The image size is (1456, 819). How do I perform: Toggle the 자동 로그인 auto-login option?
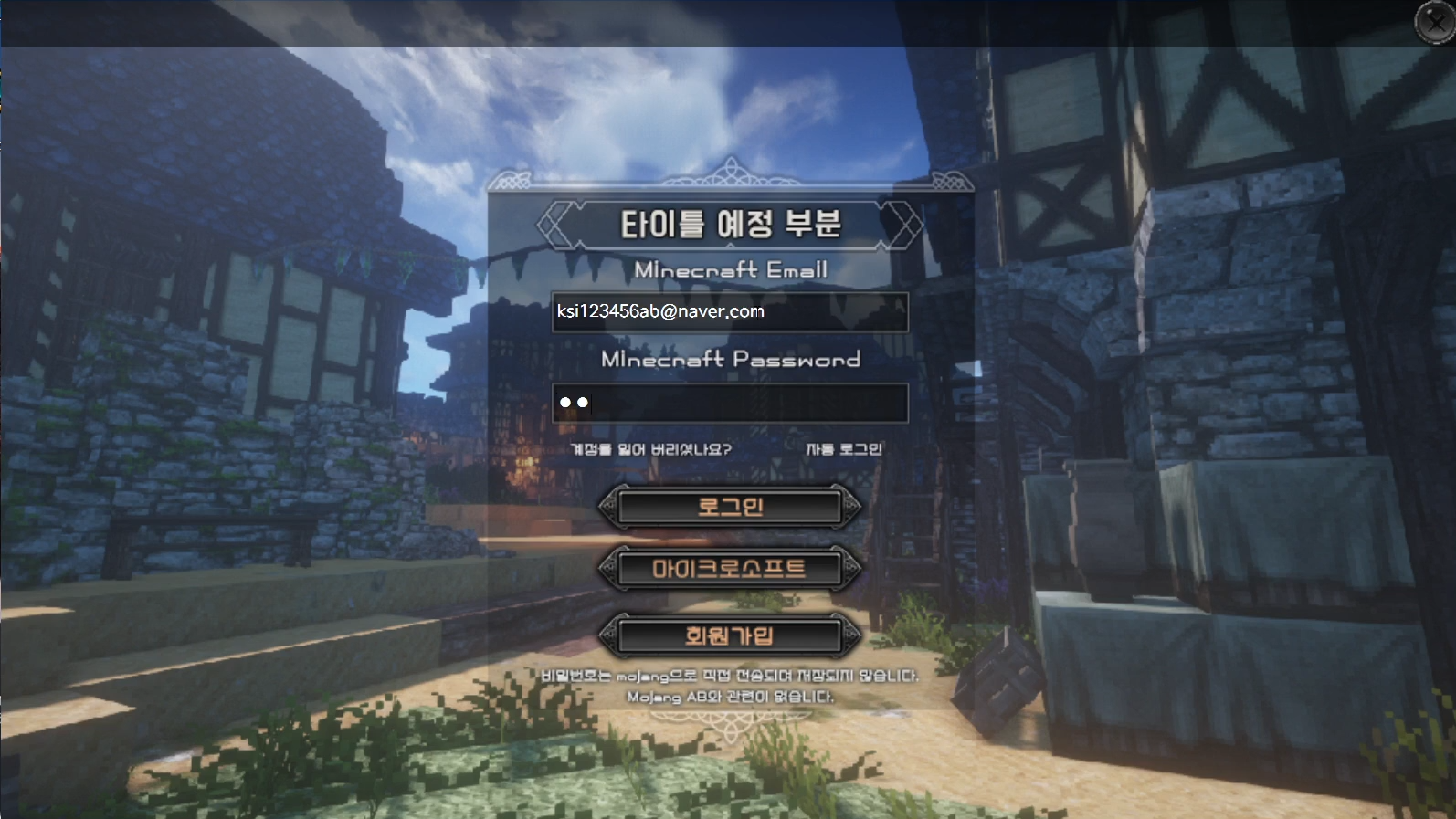[842, 449]
